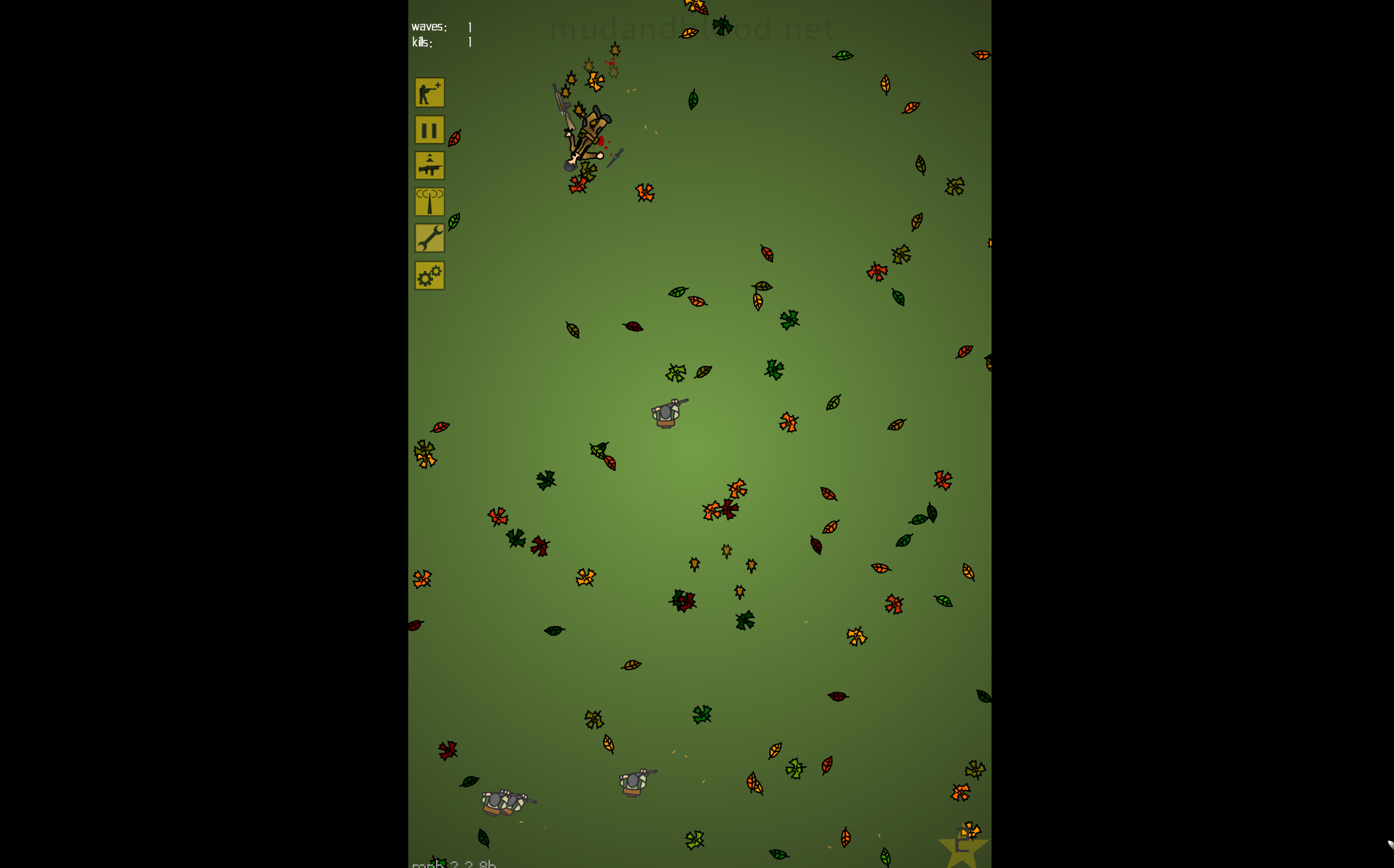Click the add soldier button with rifleman icon
Viewport: 1394px width, 868px height.
(x=429, y=93)
